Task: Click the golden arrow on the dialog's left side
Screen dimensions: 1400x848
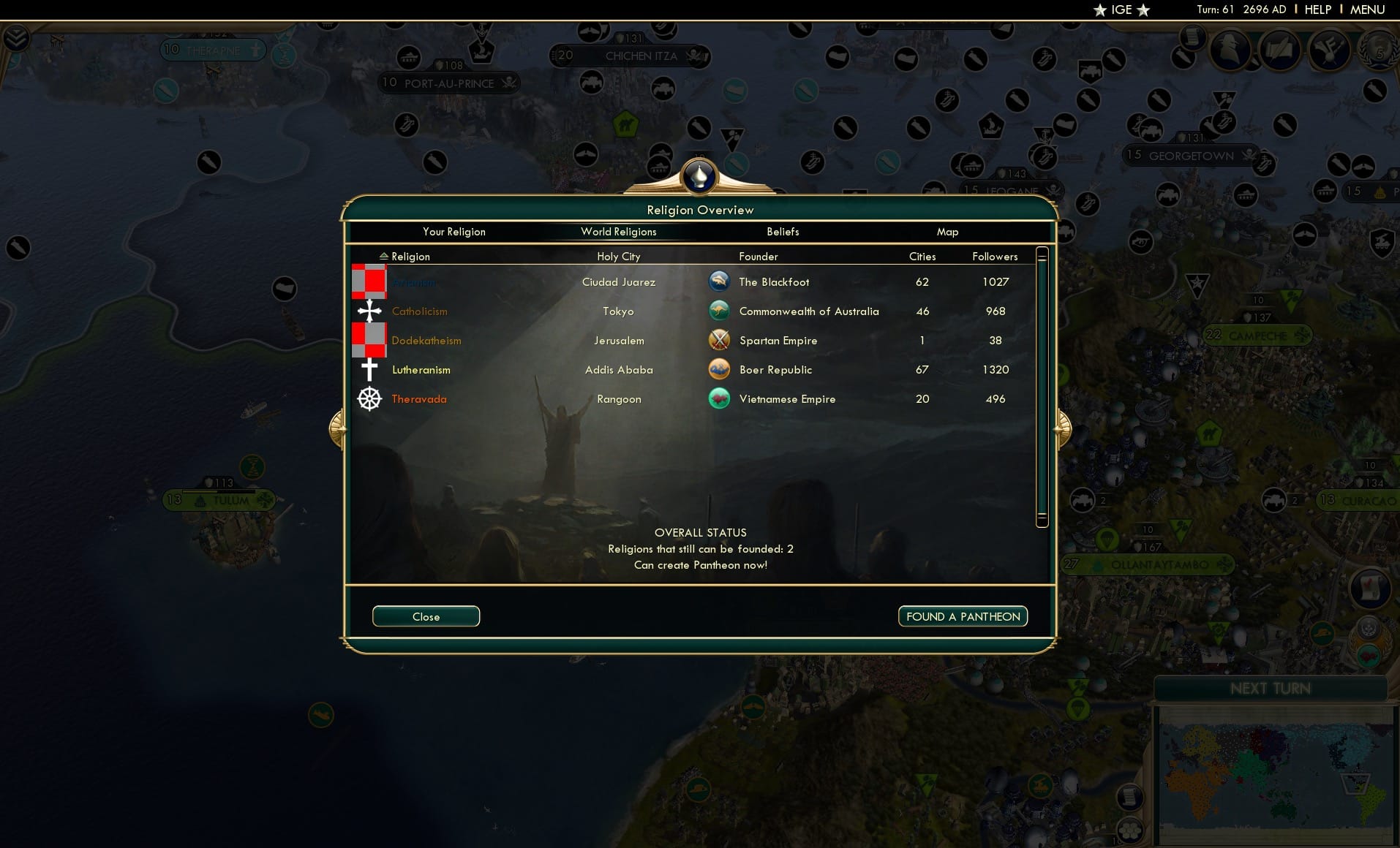Action: [x=337, y=429]
